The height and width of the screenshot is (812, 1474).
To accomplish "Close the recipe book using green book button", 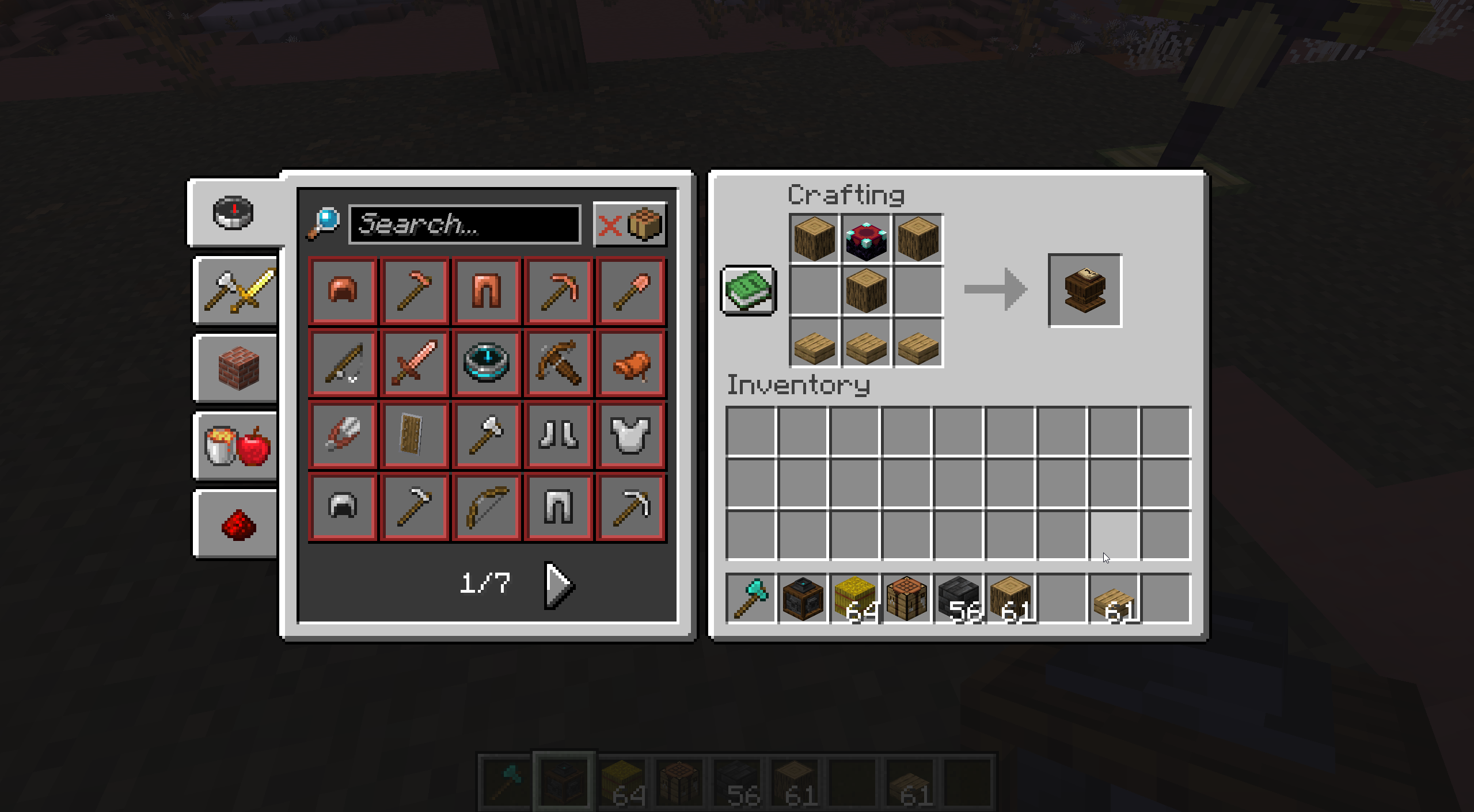I will [748, 290].
